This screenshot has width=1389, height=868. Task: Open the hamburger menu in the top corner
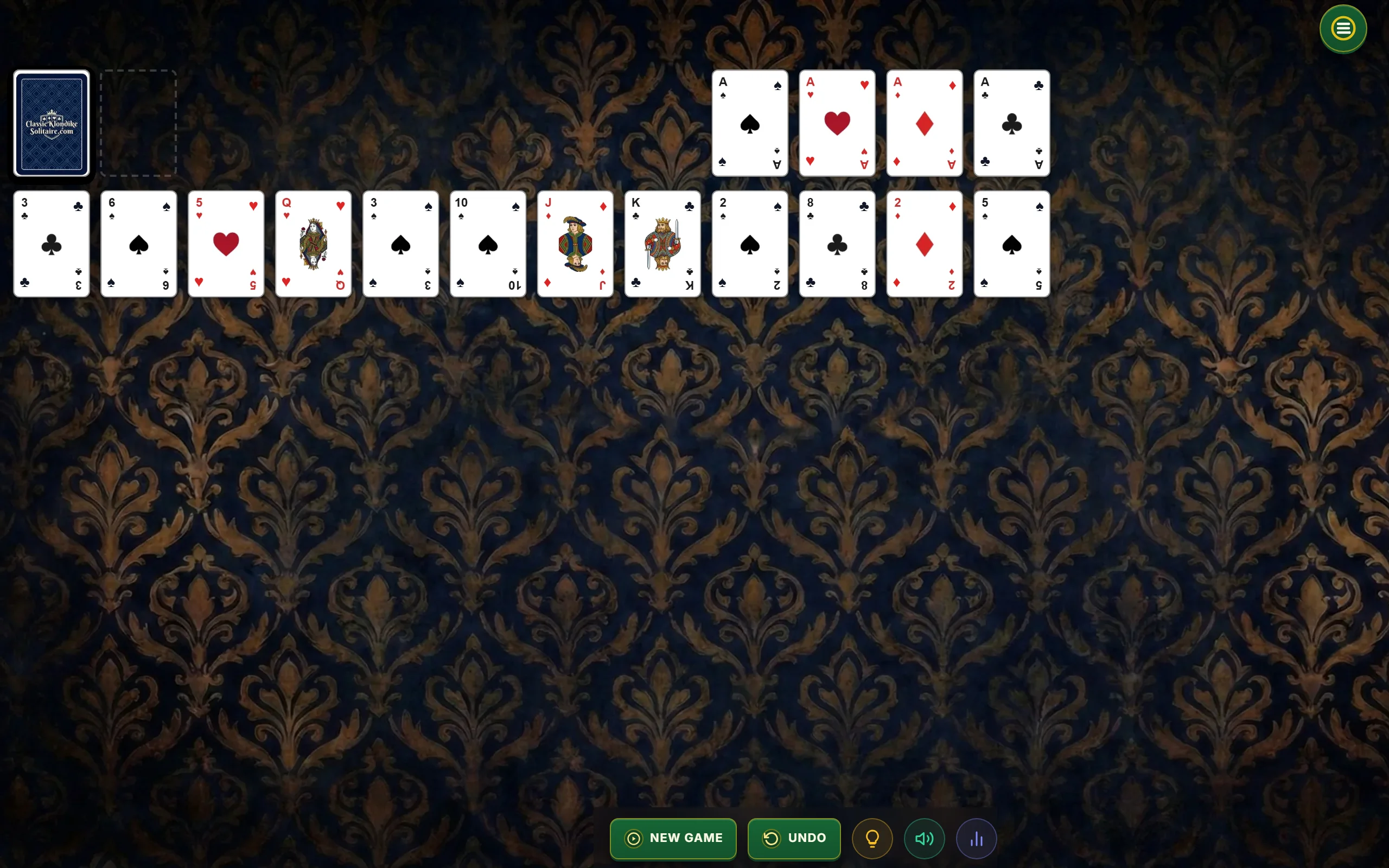1342,29
